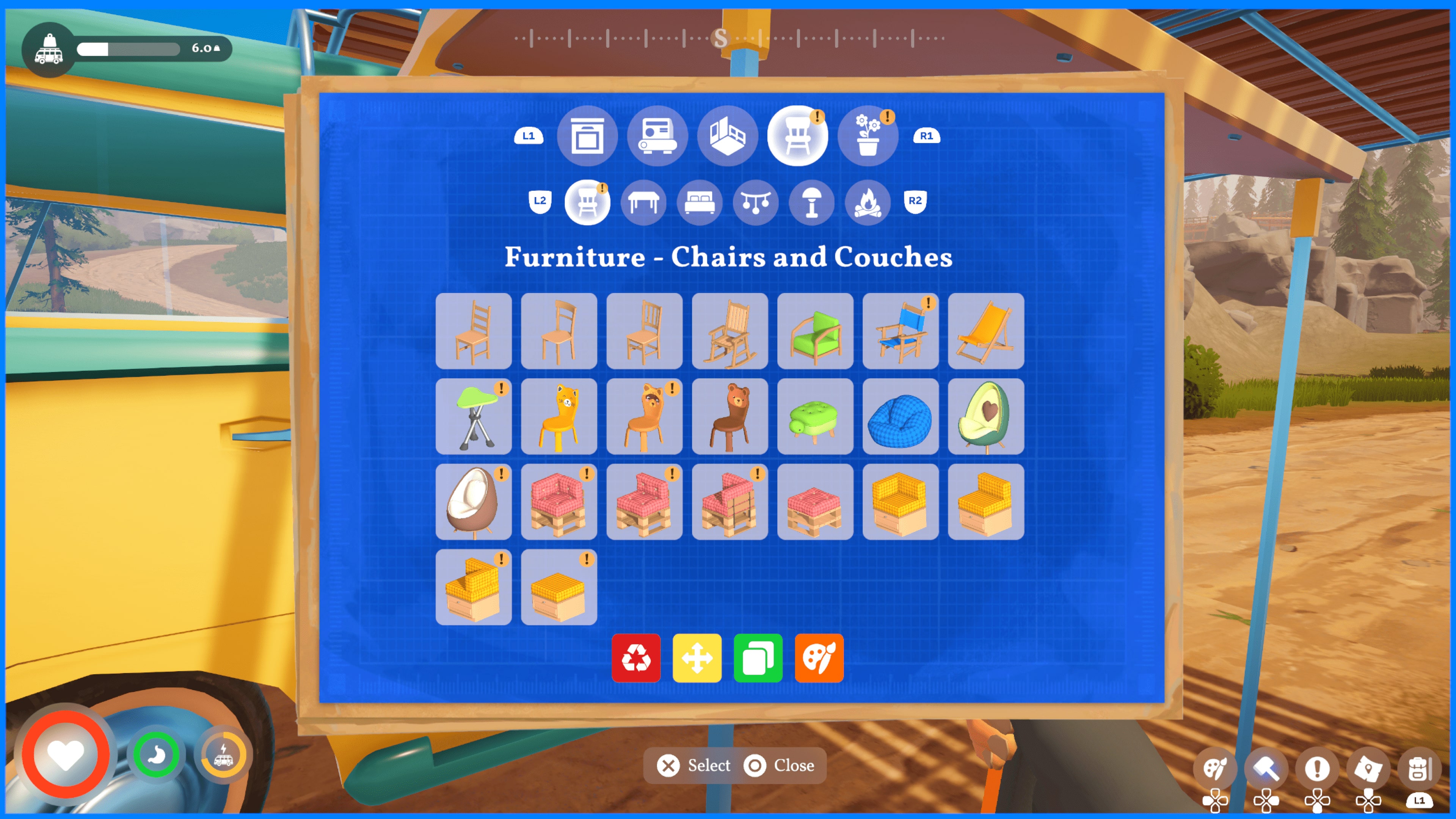
Task: Open the plants and decorations category
Action: tap(869, 136)
